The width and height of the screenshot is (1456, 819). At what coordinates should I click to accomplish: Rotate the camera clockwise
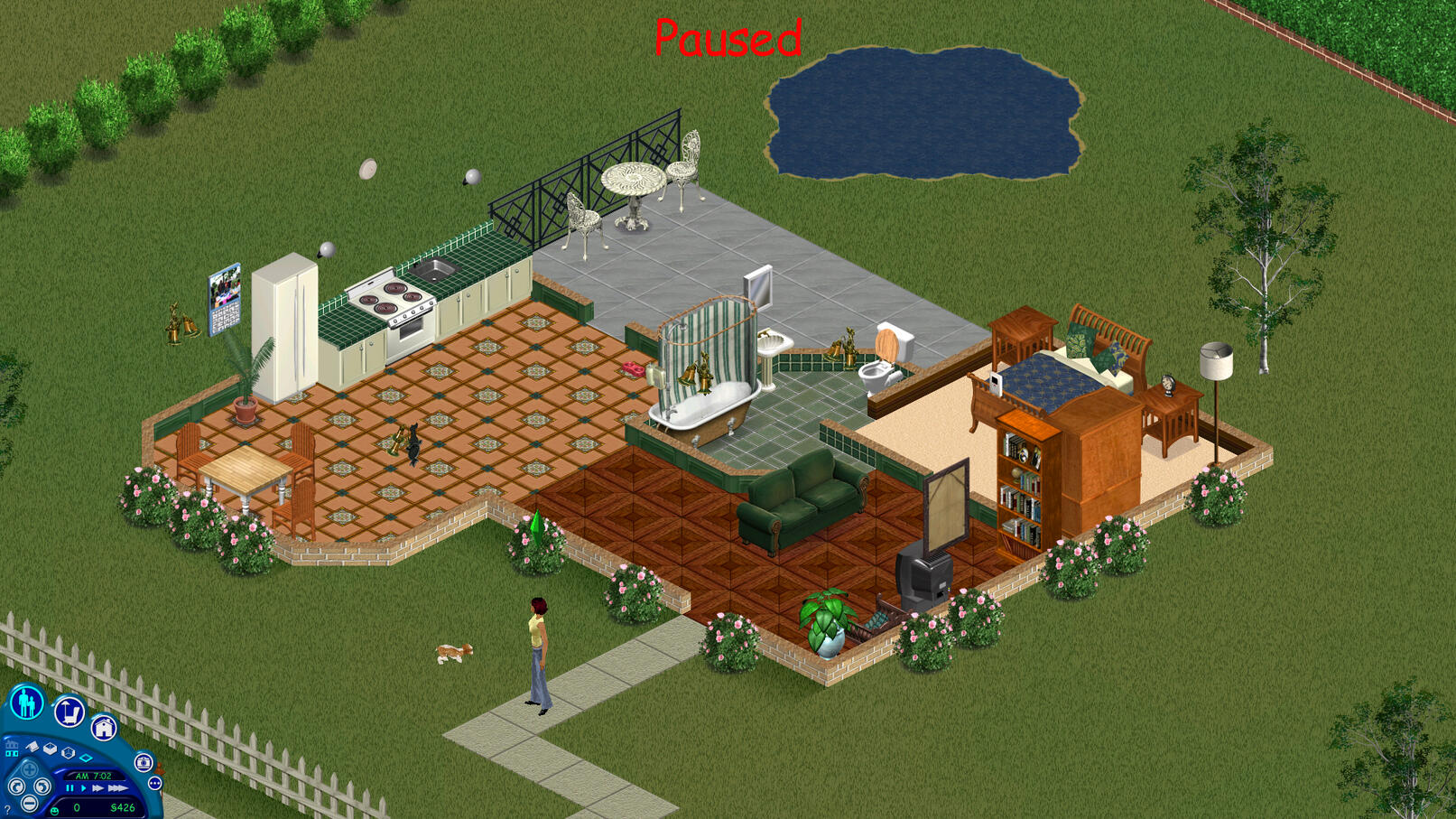(43, 786)
